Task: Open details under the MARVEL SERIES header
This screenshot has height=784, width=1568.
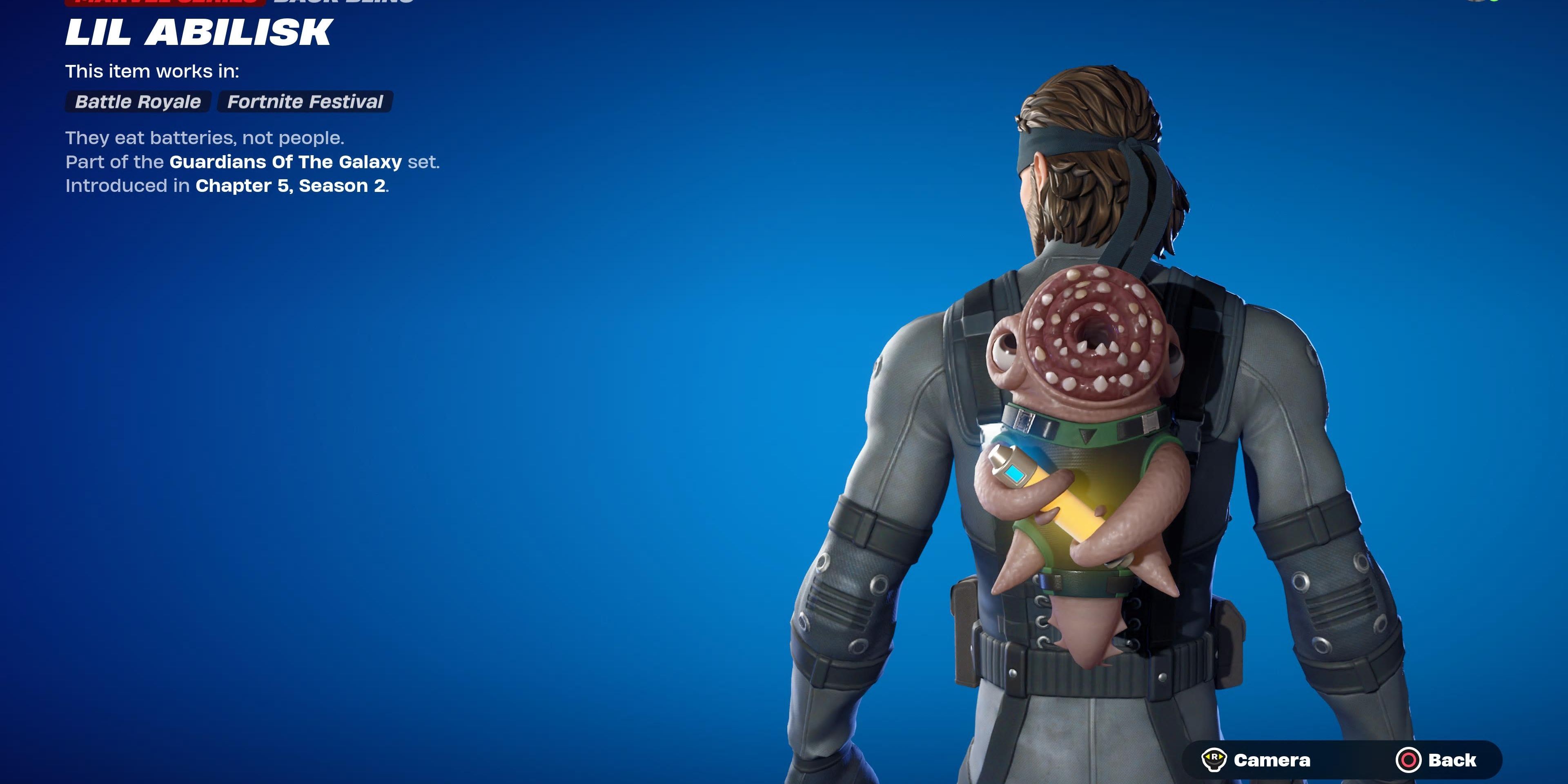Action: 164,3
